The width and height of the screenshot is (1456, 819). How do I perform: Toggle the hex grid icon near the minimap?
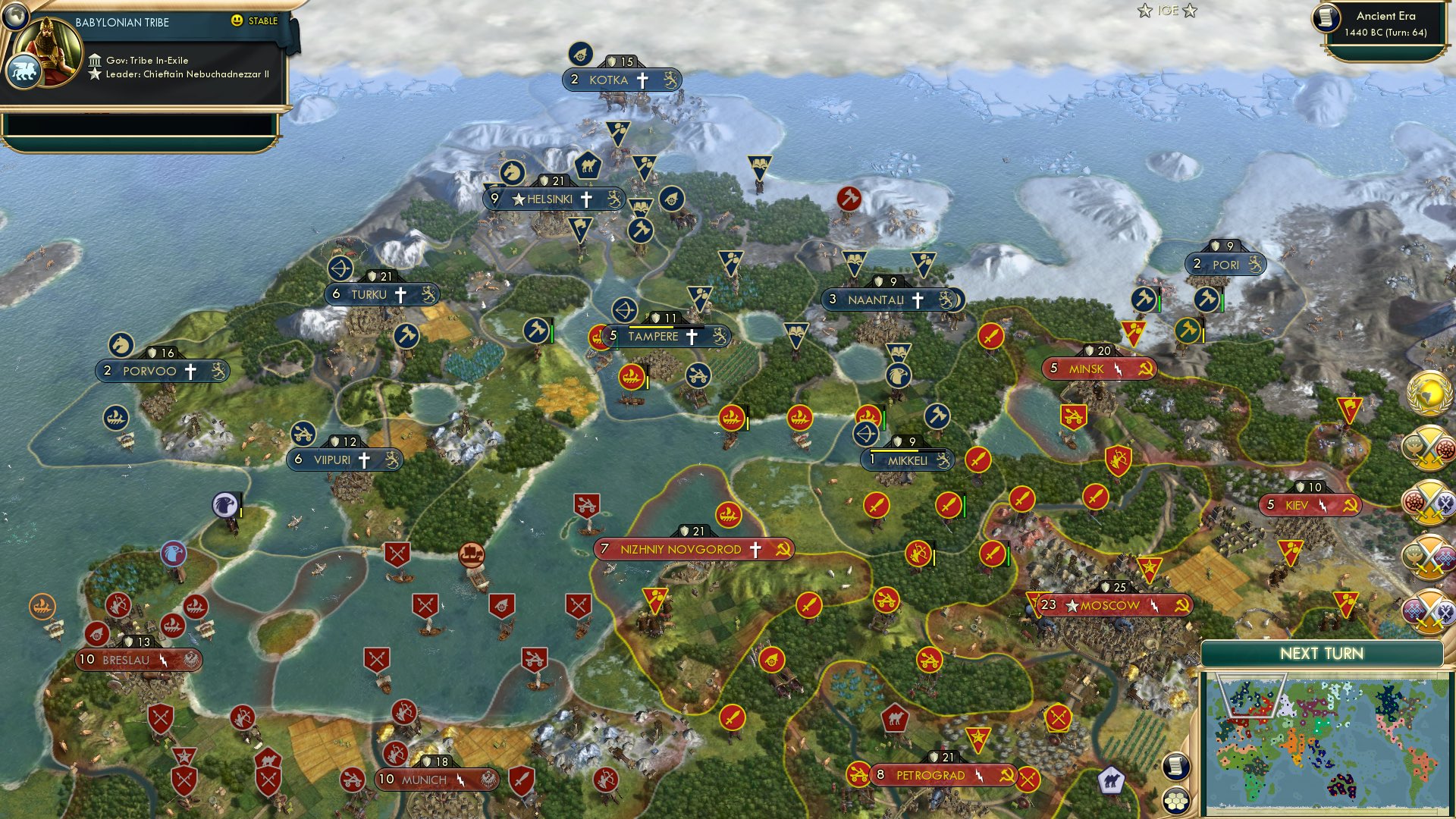tap(1176, 801)
